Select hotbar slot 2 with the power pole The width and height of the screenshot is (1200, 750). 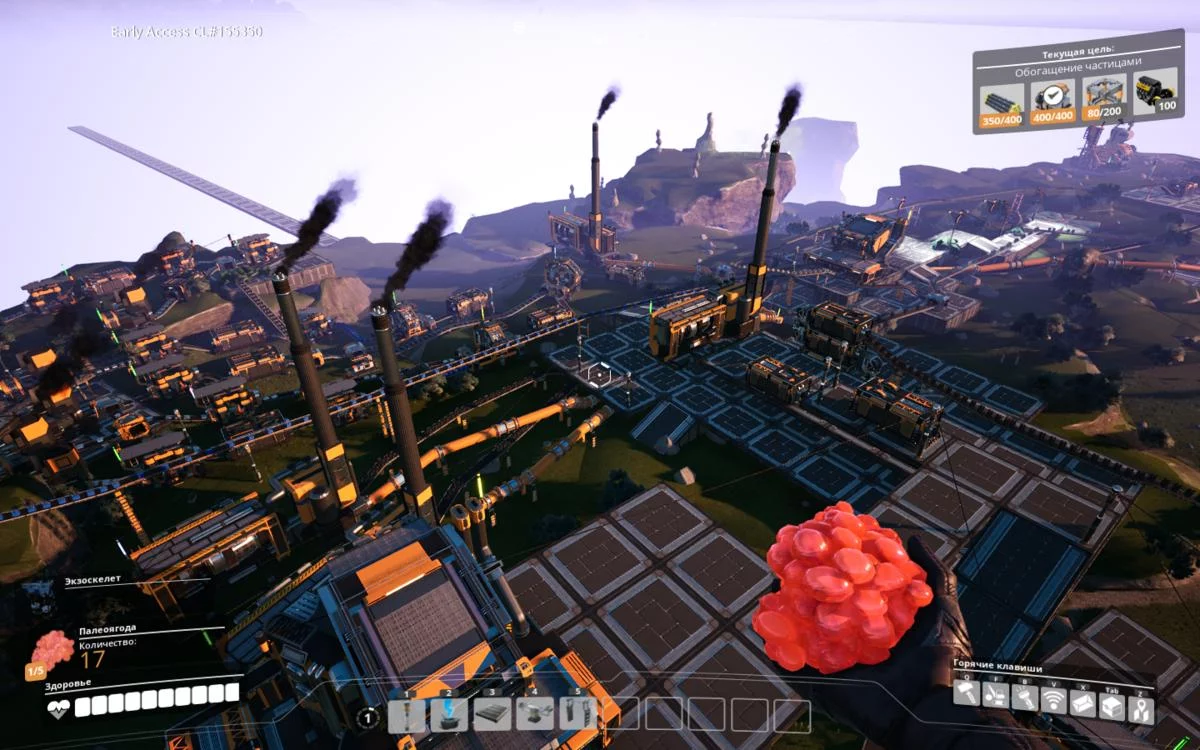tap(449, 714)
